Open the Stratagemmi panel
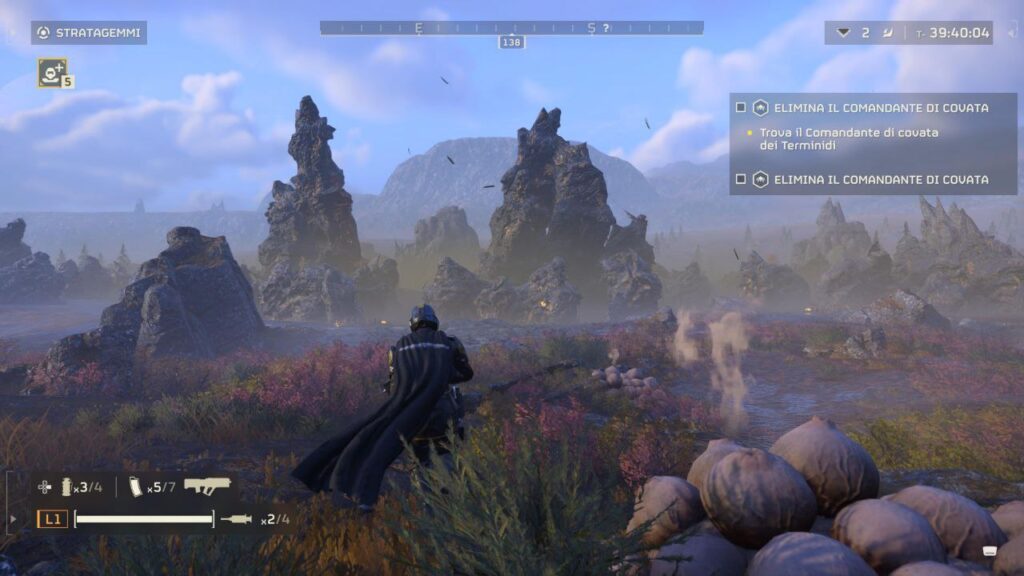1024x576 pixels. coord(88,33)
